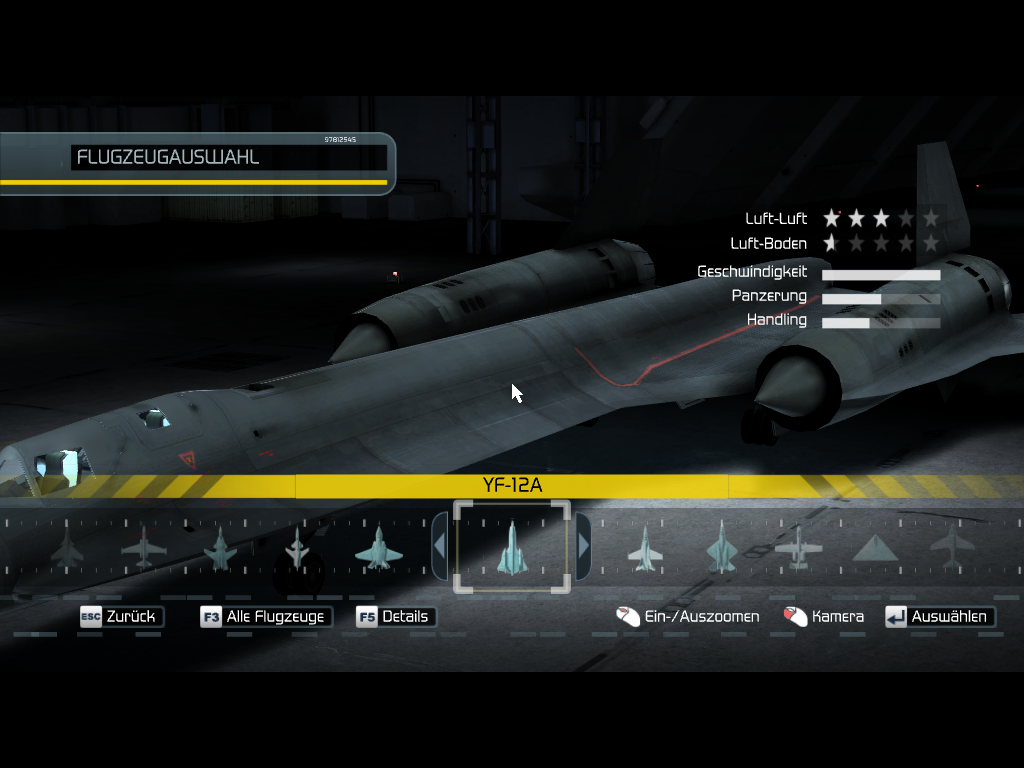Click the left arrow beside the selected aircraft
This screenshot has width=1024, height=768.
(439, 547)
